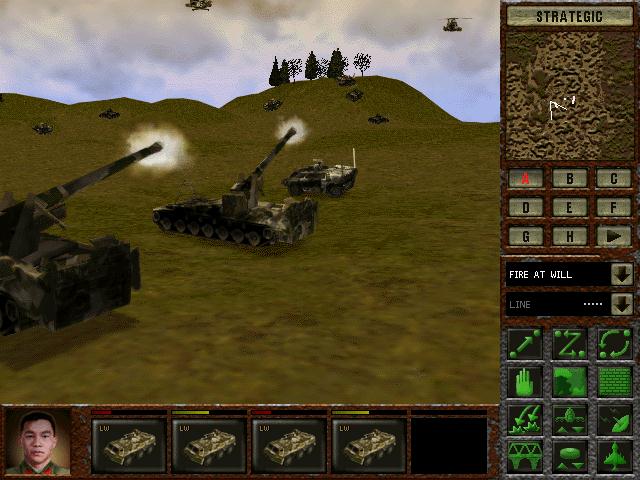Click the commander portrait

[x=38, y=442]
